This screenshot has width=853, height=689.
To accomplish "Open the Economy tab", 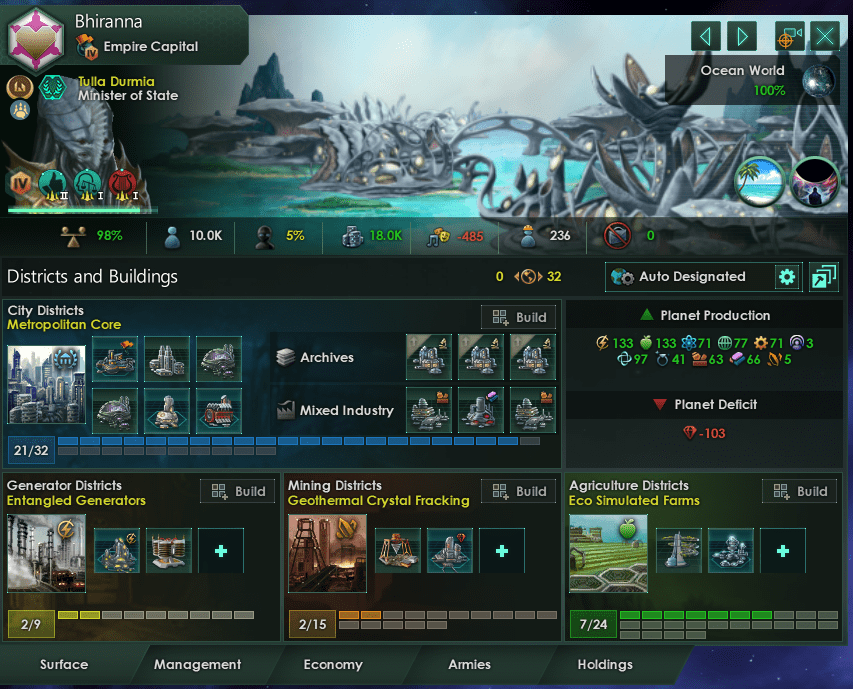I will 333,664.
